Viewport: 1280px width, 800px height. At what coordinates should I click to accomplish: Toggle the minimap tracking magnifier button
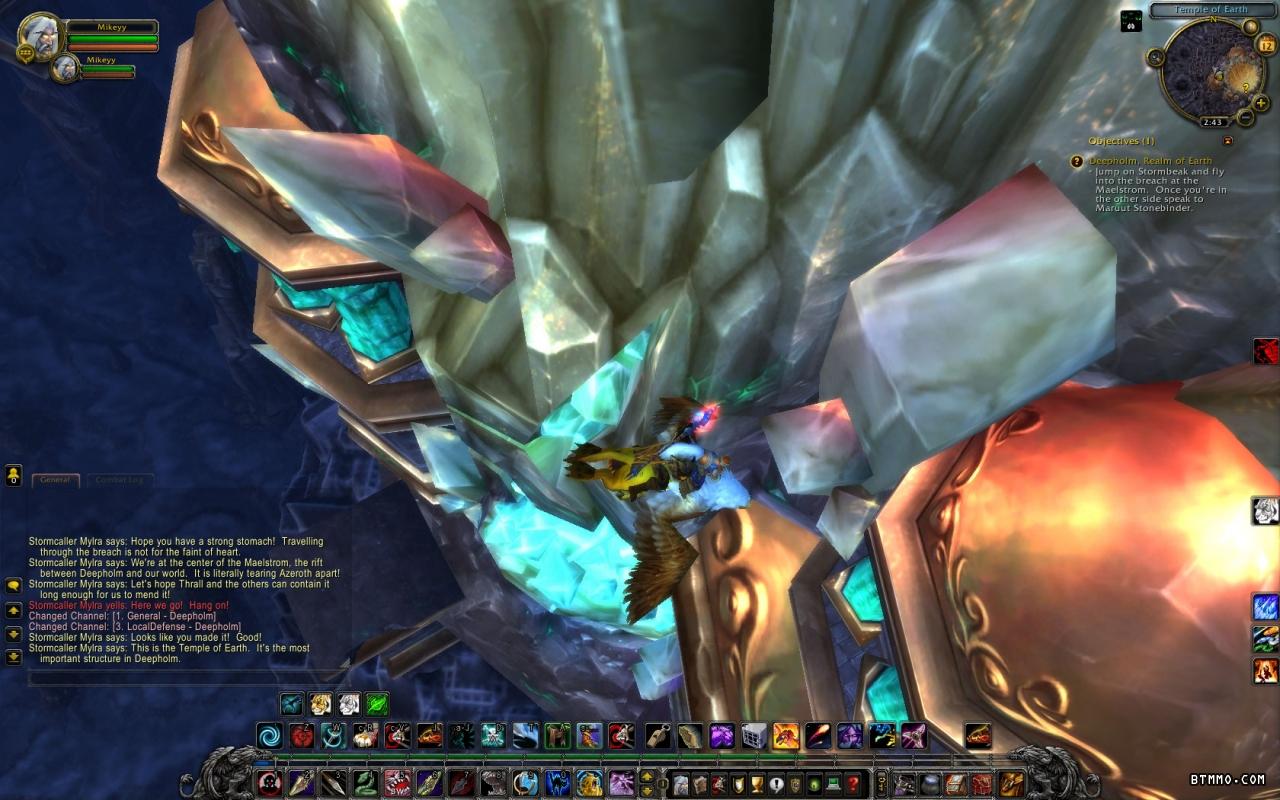(1156, 57)
